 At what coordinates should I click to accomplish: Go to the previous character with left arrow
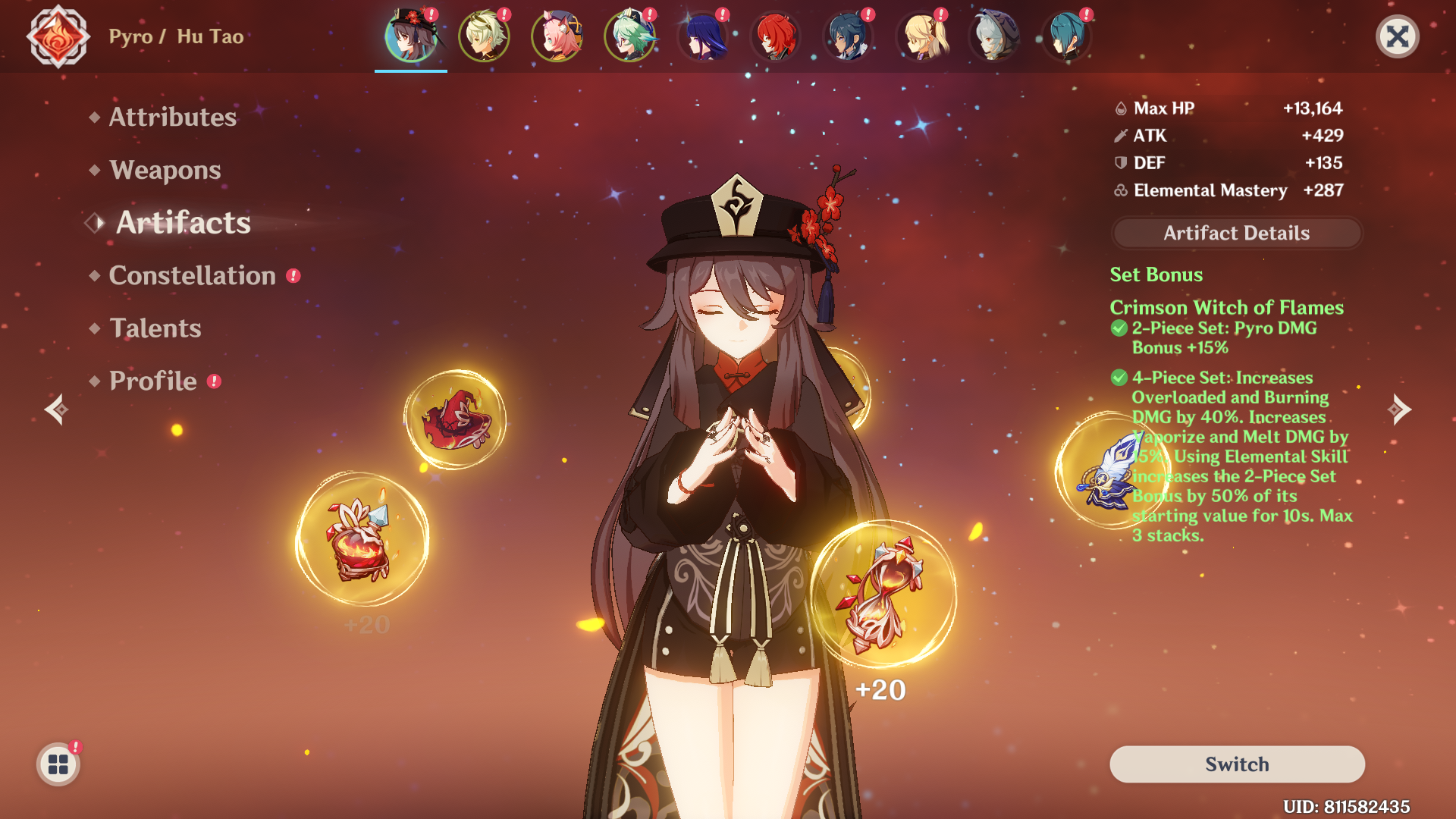(56, 409)
